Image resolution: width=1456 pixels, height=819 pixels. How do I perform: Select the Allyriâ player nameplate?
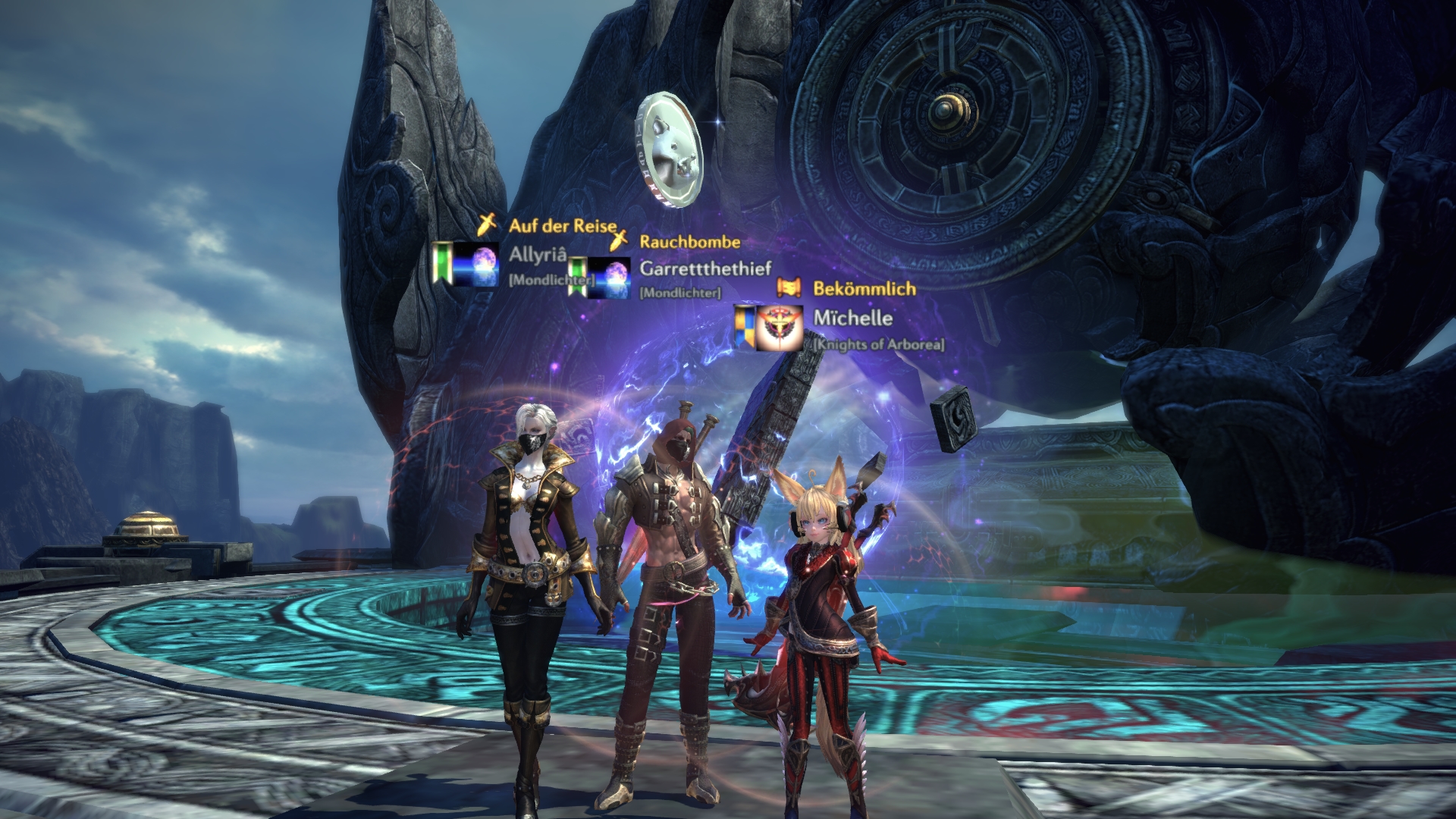tap(538, 255)
